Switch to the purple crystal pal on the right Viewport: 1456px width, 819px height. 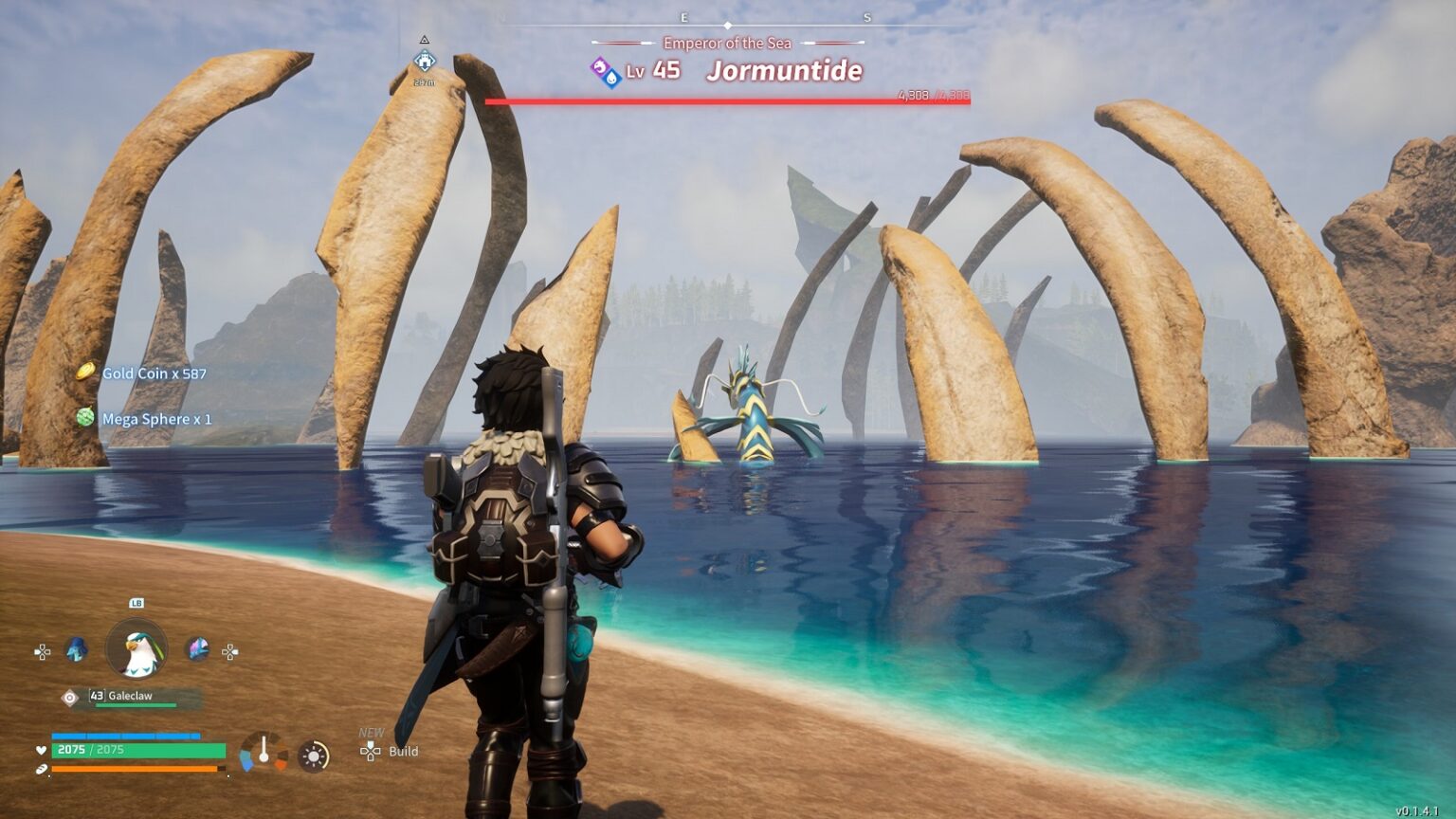pyautogui.click(x=197, y=648)
